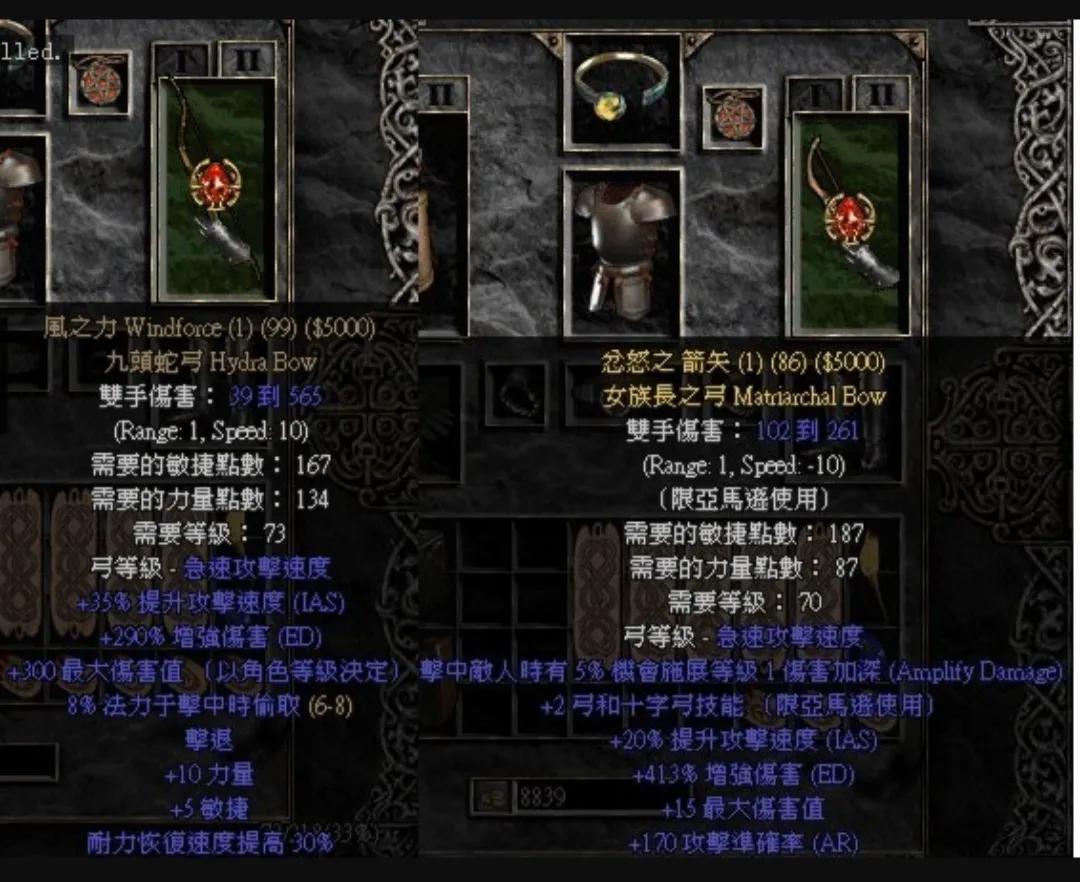Select the Matriarchal Bow weapon slot
Viewport: 1080px width, 882px height.
click(850, 222)
